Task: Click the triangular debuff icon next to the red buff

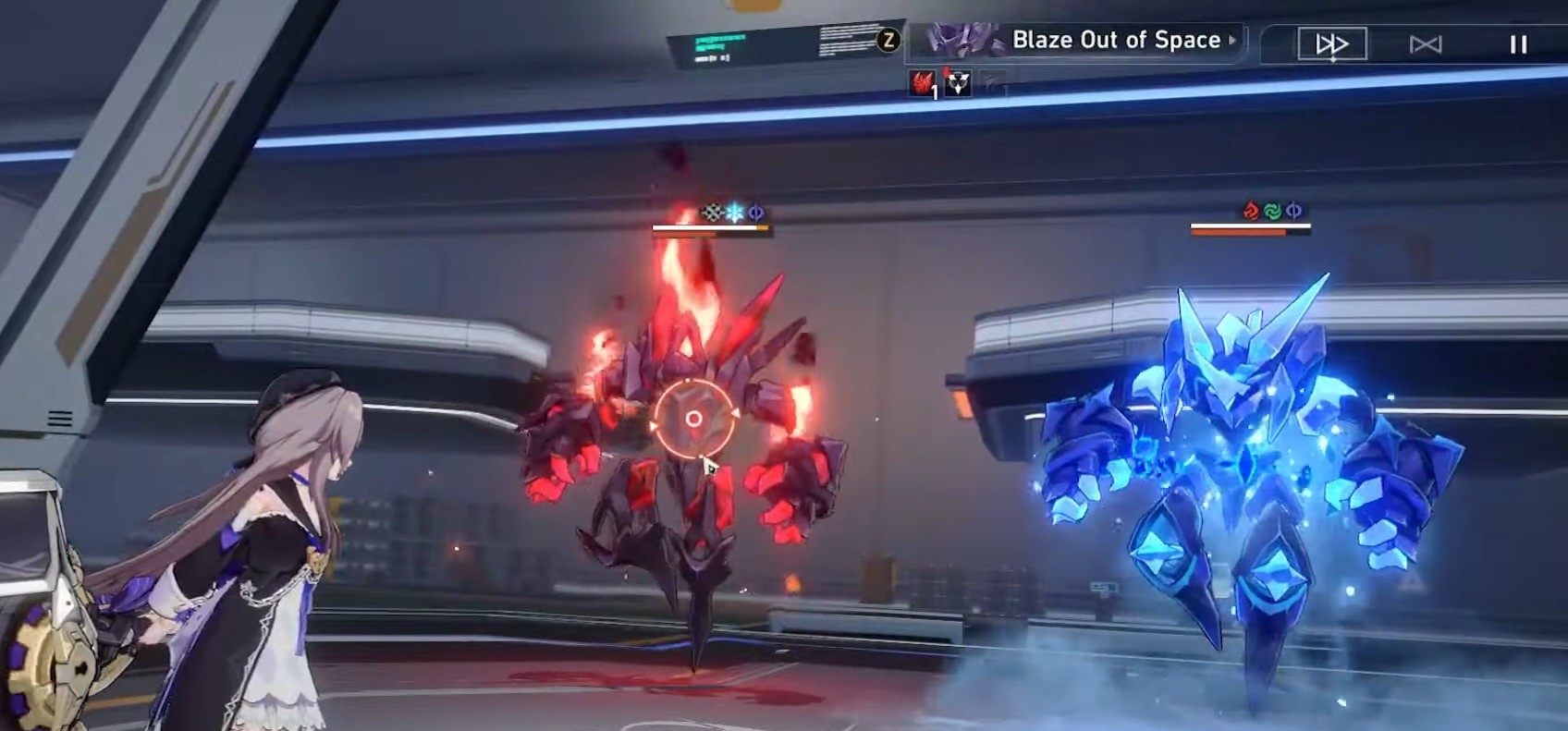Action: click(x=959, y=82)
